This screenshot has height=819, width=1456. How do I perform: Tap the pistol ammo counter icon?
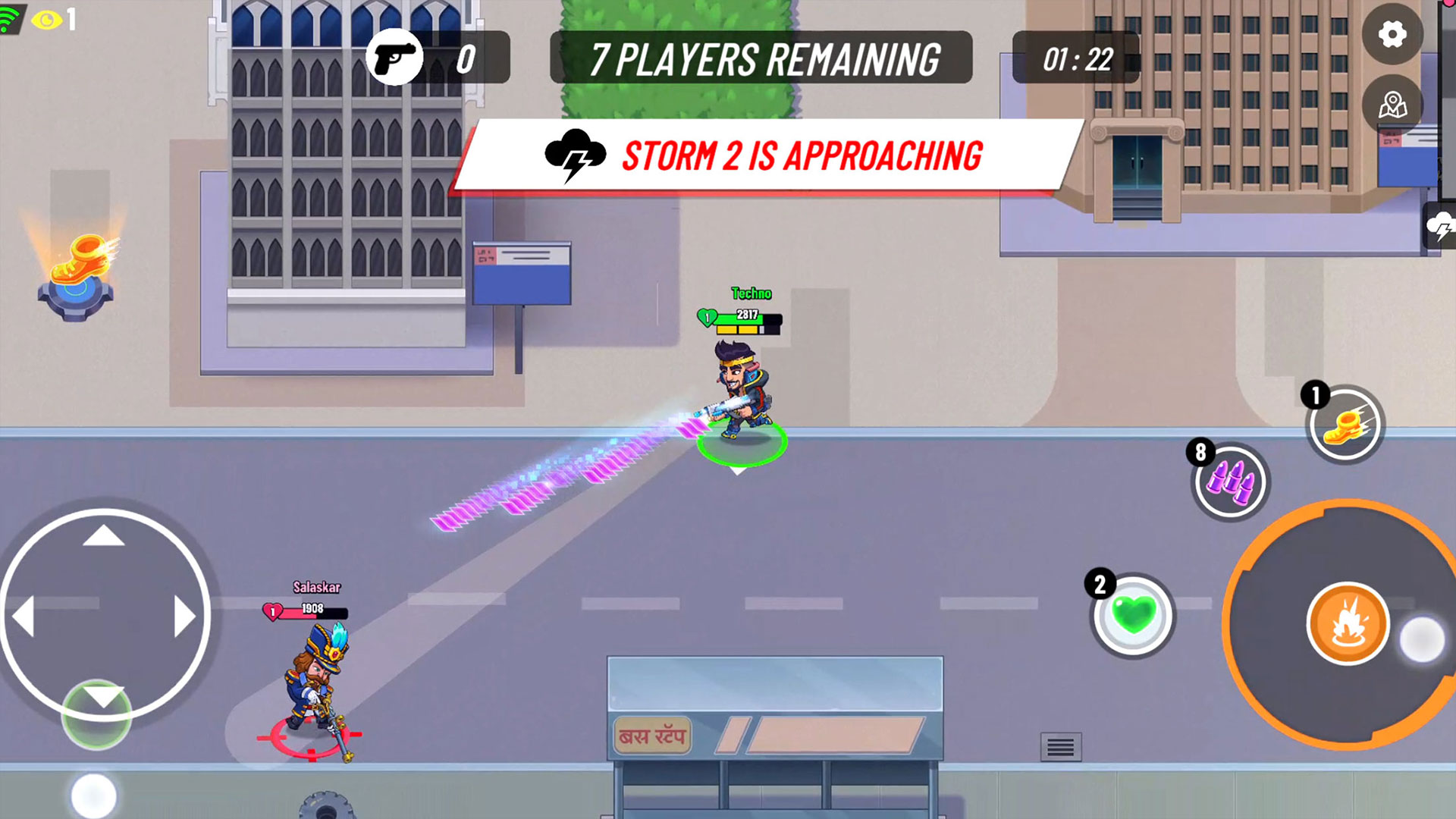(393, 58)
